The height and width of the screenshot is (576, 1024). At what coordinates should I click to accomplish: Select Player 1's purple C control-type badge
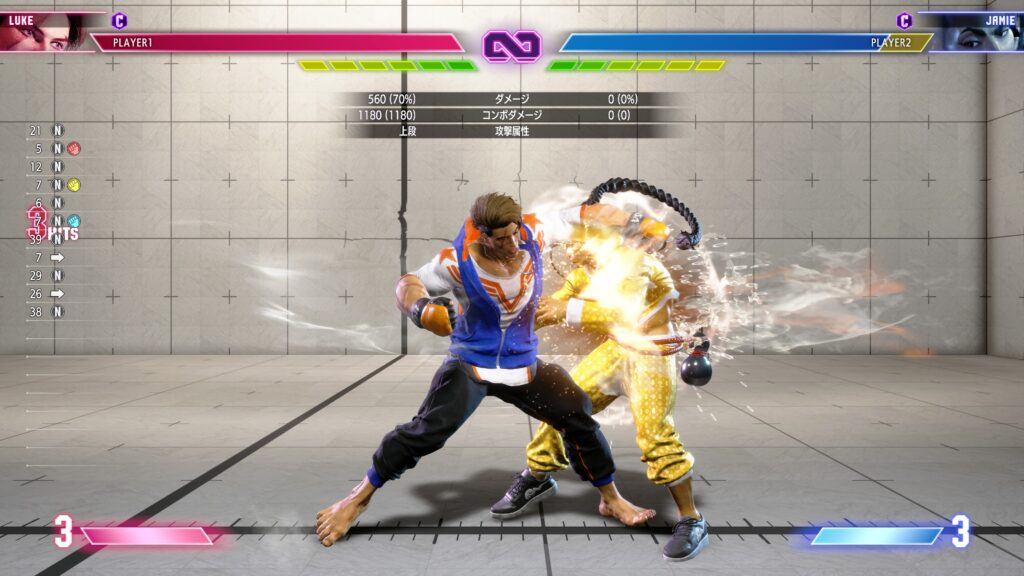pos(120,20)
